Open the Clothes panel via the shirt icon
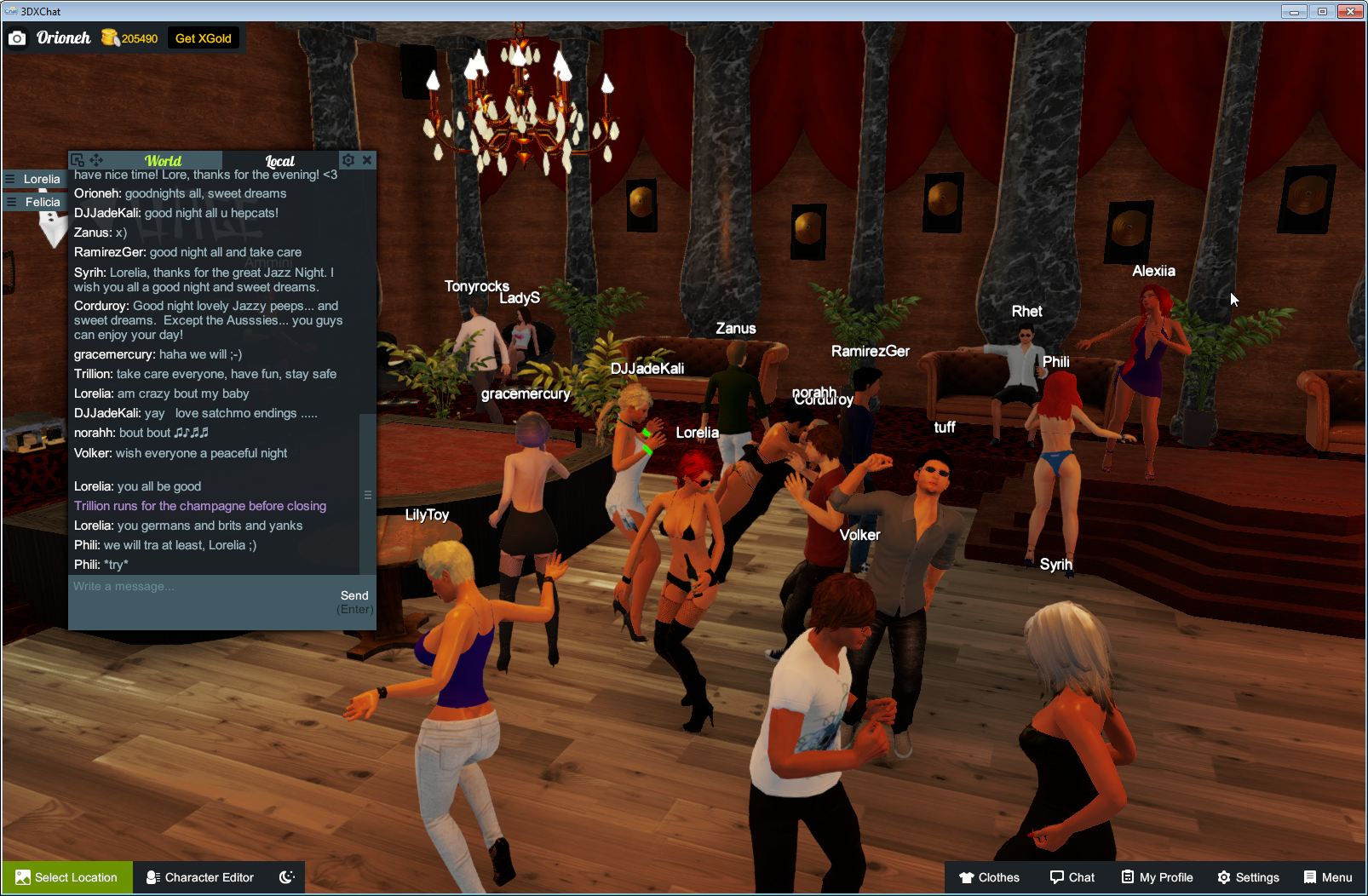This screenshot has width=1368, height=896. click(968, 877)
